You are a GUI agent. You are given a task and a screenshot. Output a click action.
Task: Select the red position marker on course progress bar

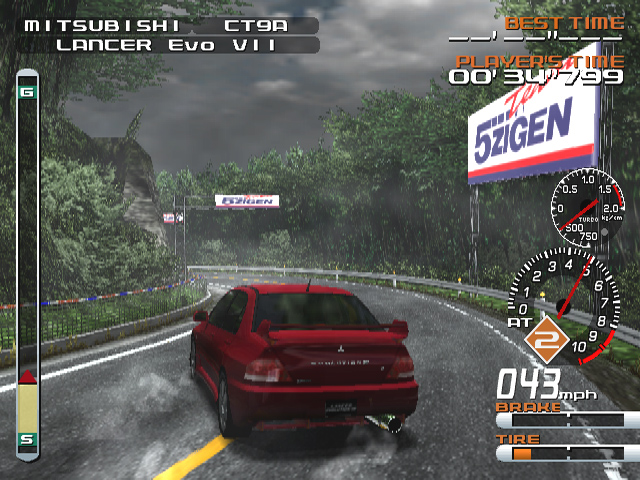28,377
